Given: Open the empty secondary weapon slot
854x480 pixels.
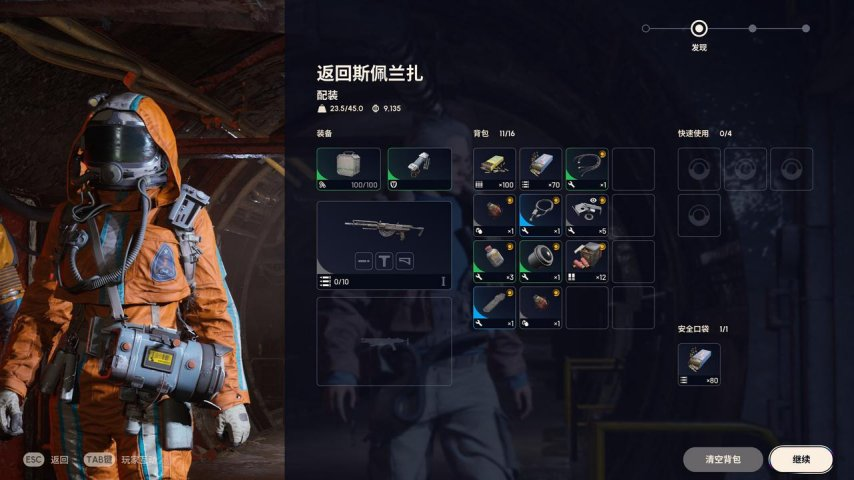Looking at the screenshot, I should [383, 341].
